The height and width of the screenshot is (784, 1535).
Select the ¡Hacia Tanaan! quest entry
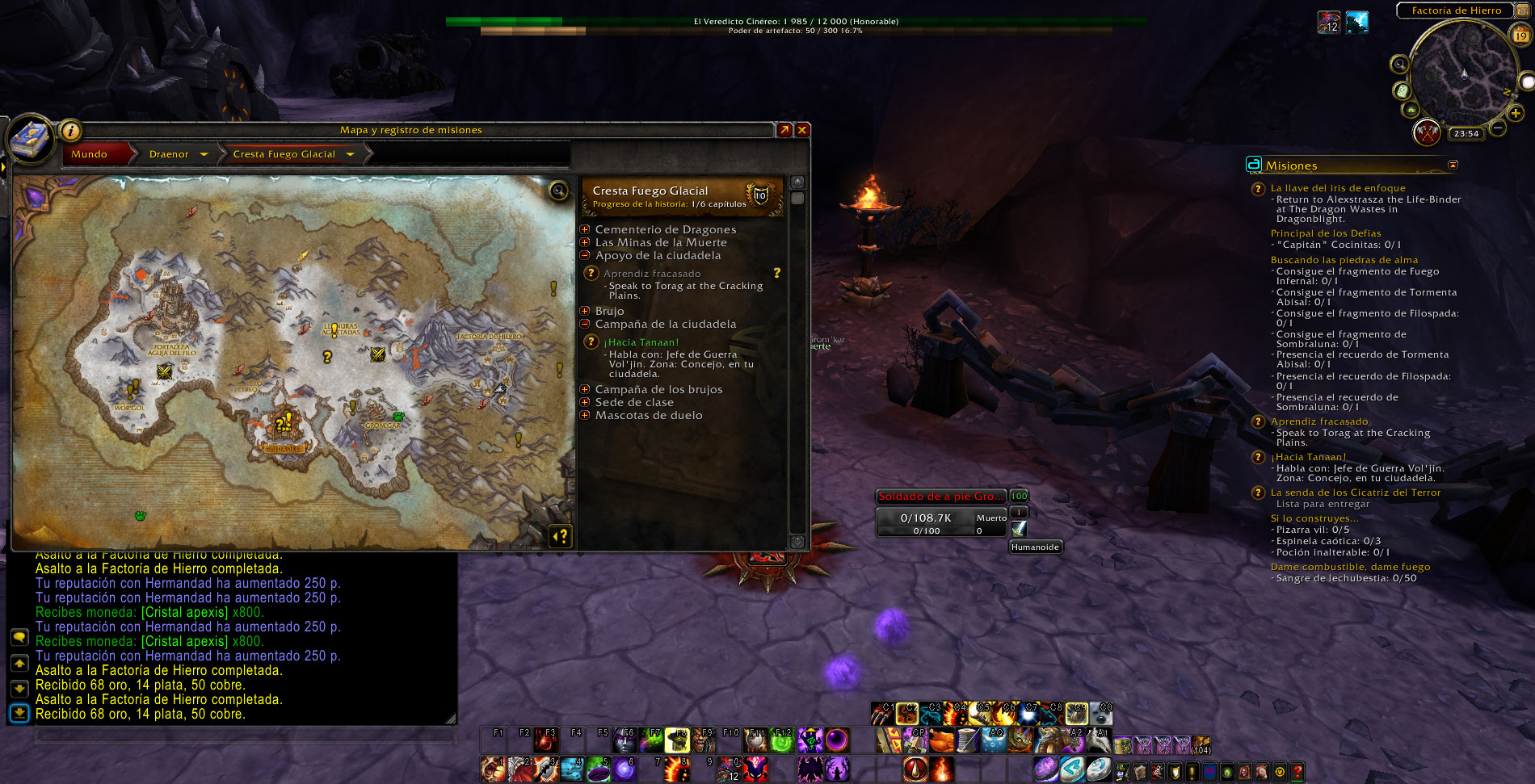coord(642,342)
